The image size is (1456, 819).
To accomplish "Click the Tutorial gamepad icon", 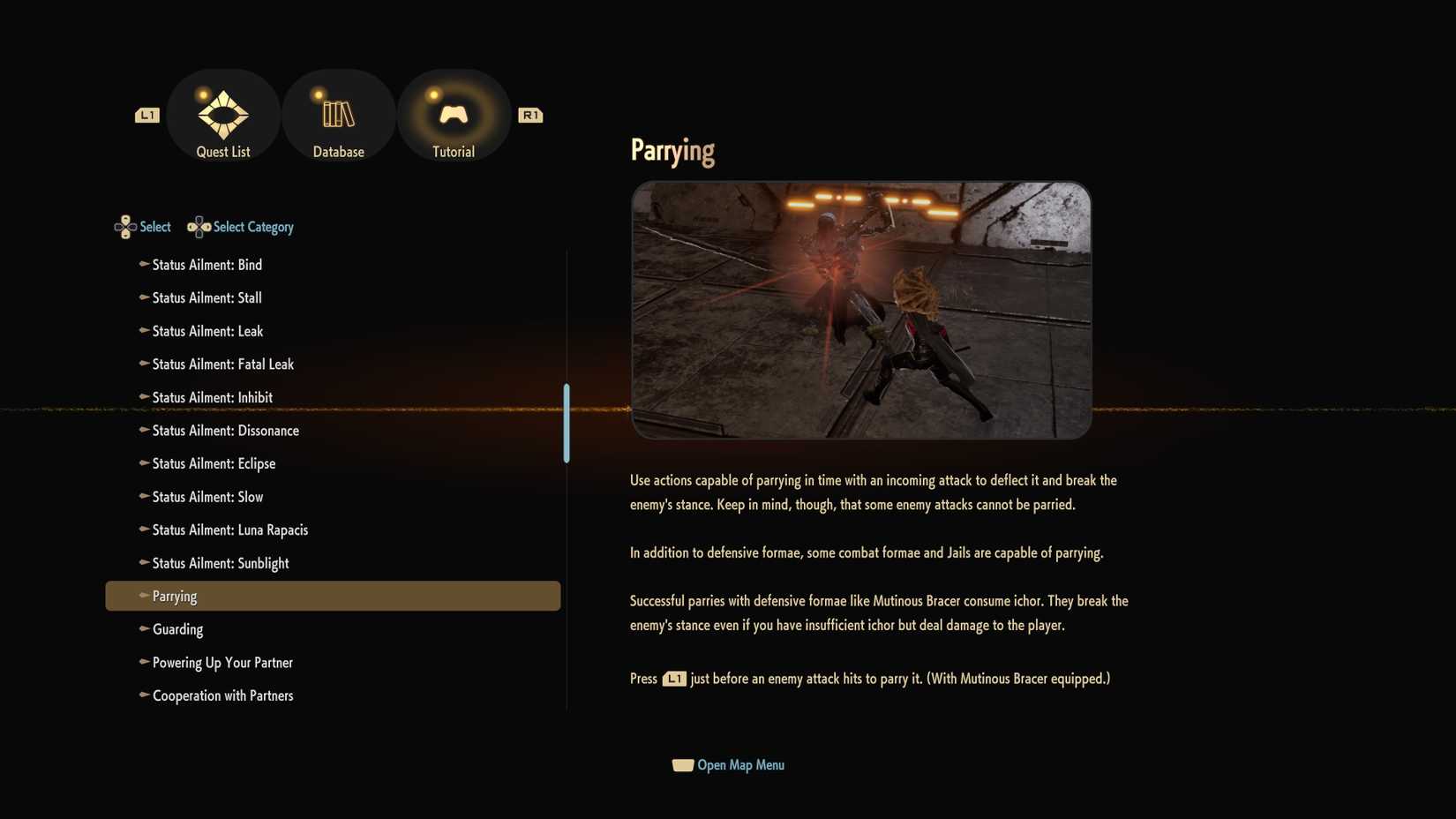I will coord(453,113).
